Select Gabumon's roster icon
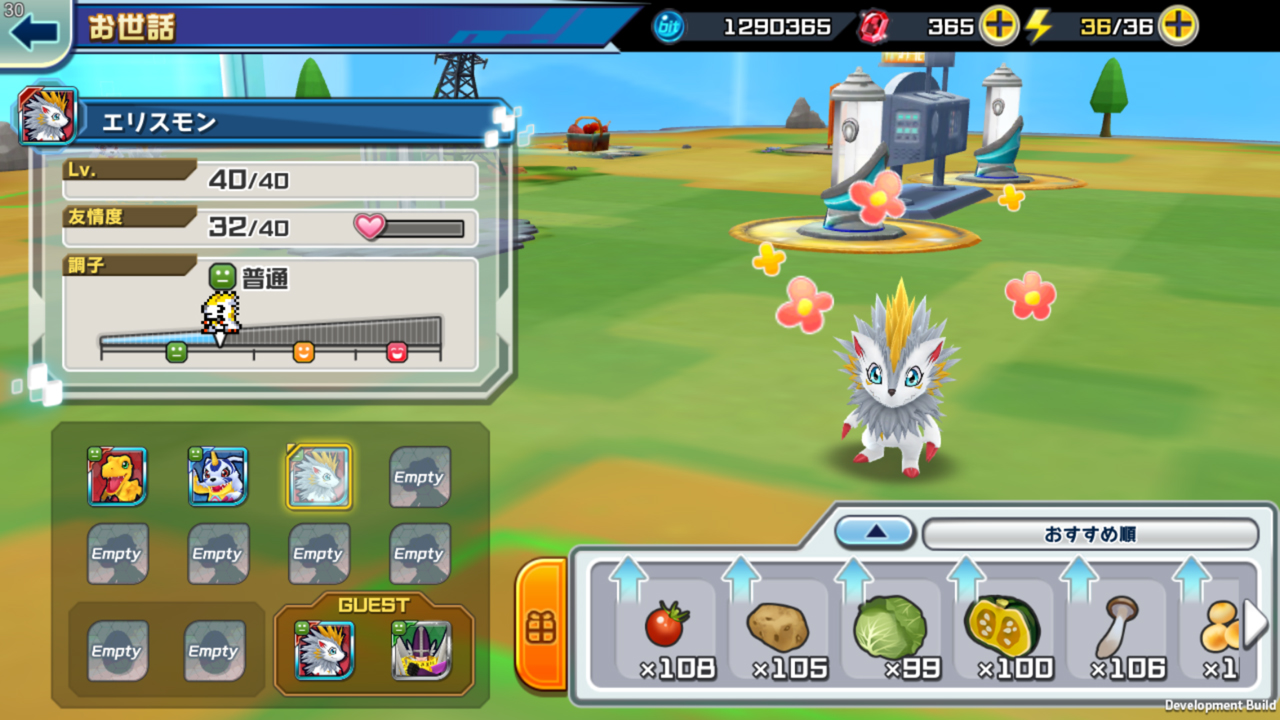Screen dimensions: 1280x720 (x=218, y=477)
